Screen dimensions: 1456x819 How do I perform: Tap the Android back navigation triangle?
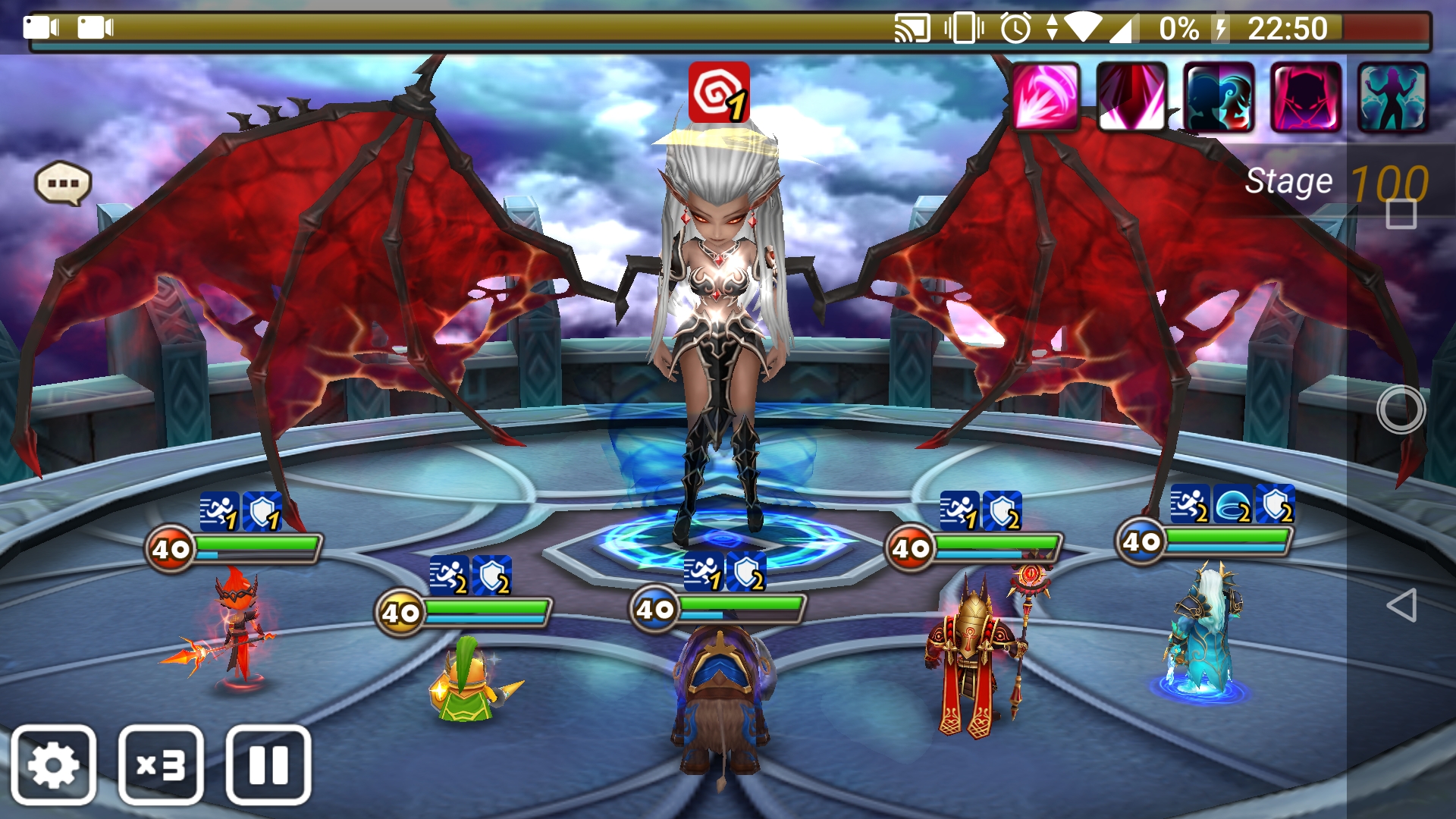click(x=1401, y=605)
